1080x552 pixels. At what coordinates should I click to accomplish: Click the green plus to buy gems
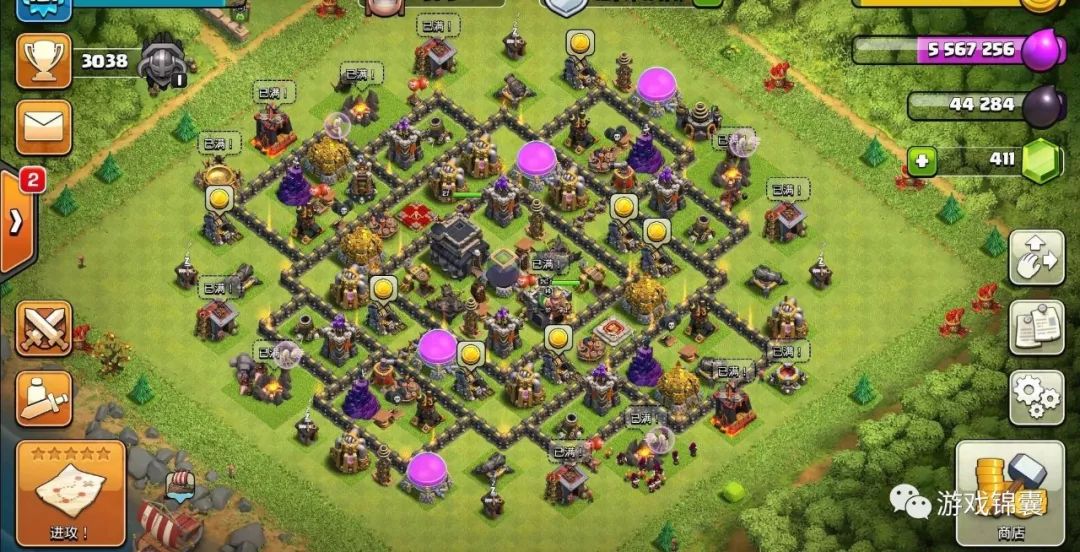tap(922, 160)
